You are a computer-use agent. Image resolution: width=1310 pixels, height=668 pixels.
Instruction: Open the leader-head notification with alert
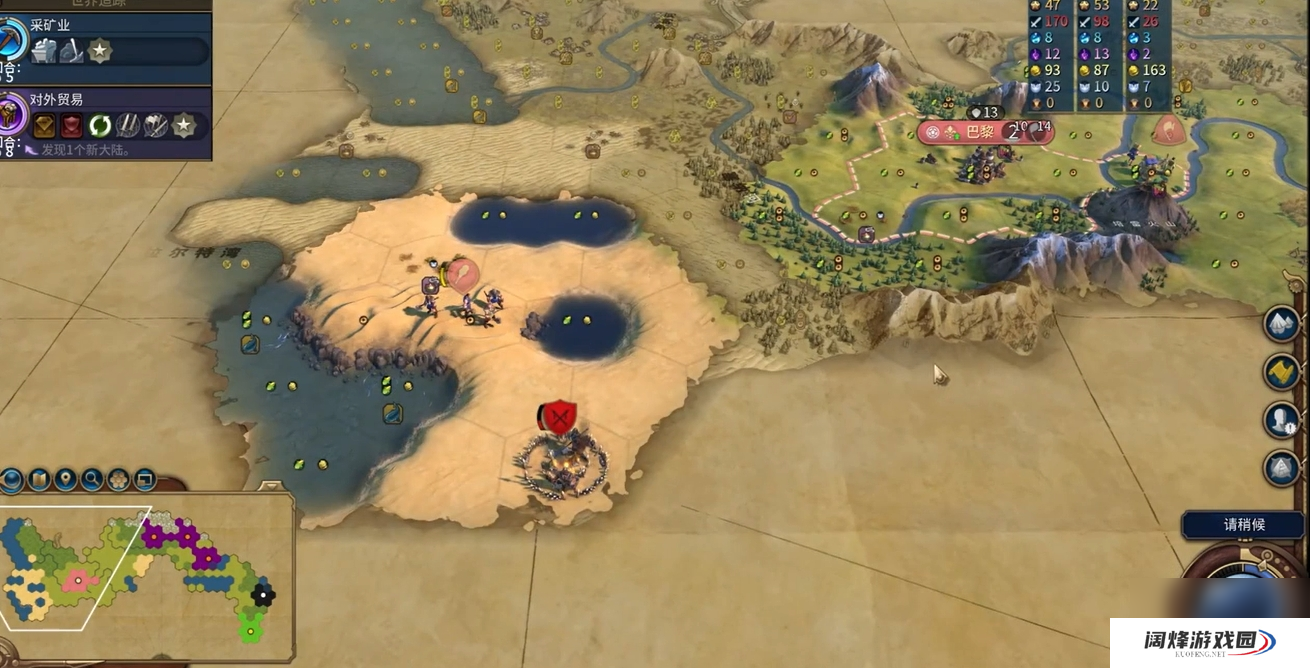tap(1281, 419)
